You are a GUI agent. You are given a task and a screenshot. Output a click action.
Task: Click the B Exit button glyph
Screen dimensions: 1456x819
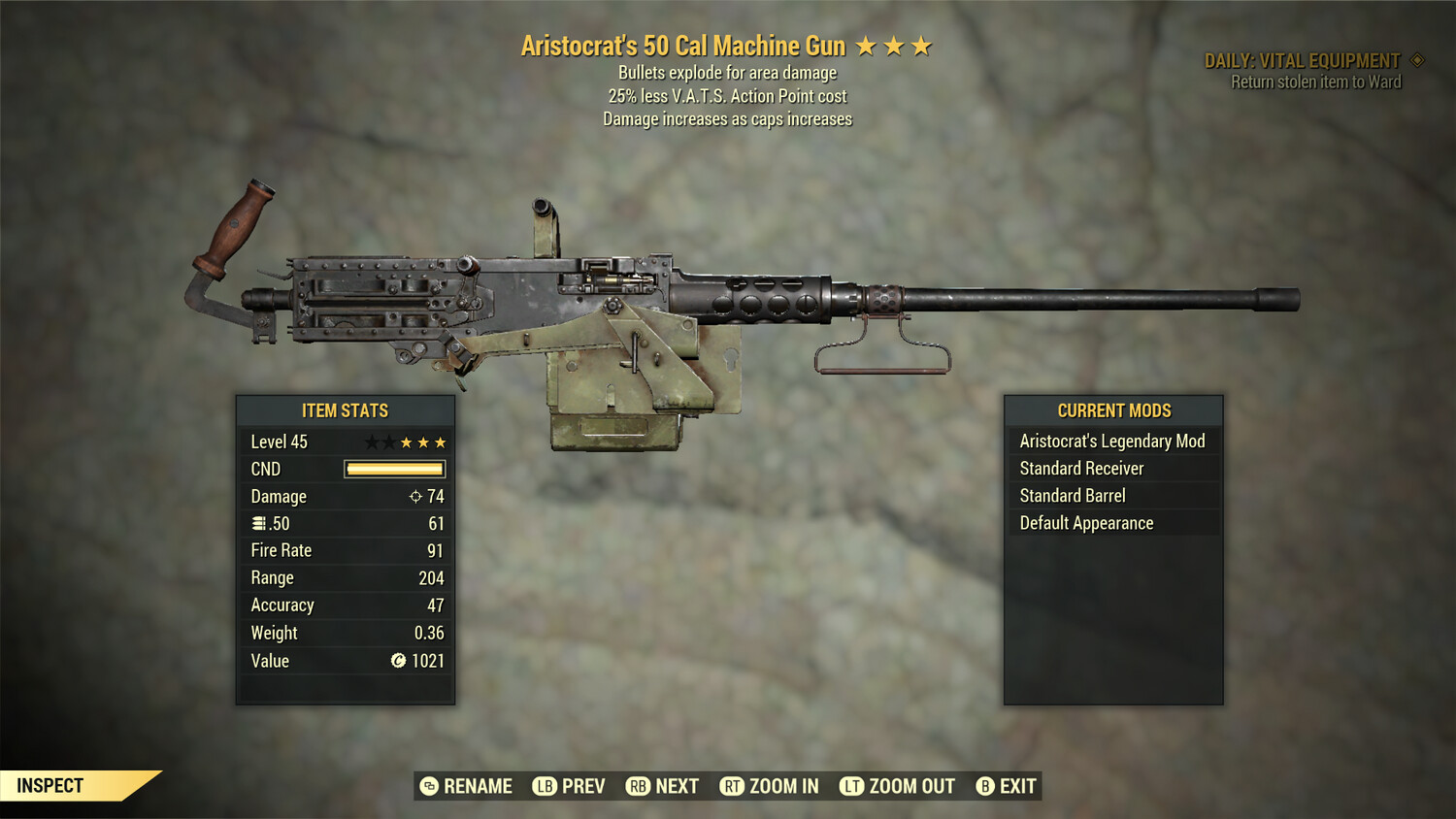pos(985,786)
